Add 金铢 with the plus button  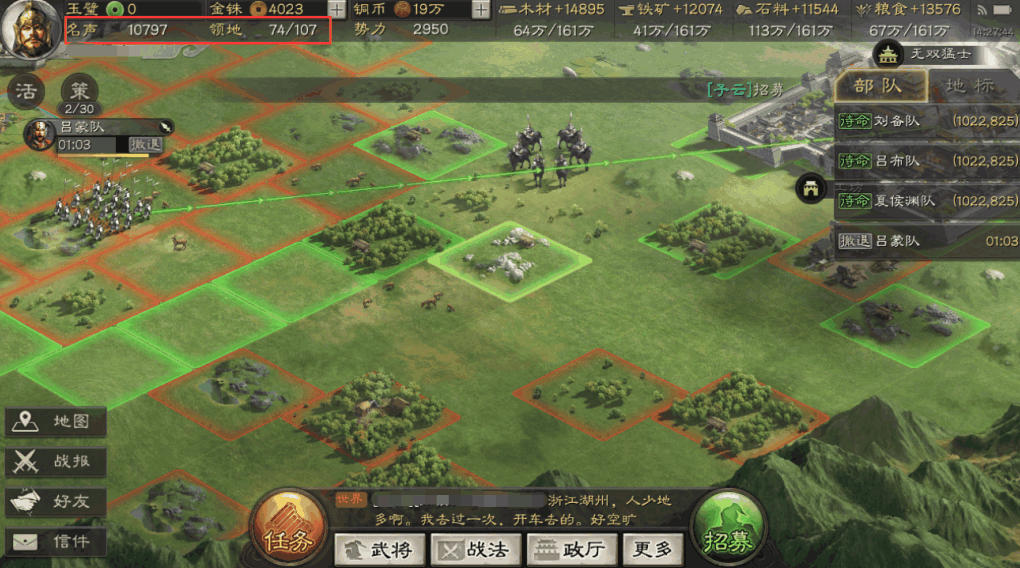tap(337, 9)
